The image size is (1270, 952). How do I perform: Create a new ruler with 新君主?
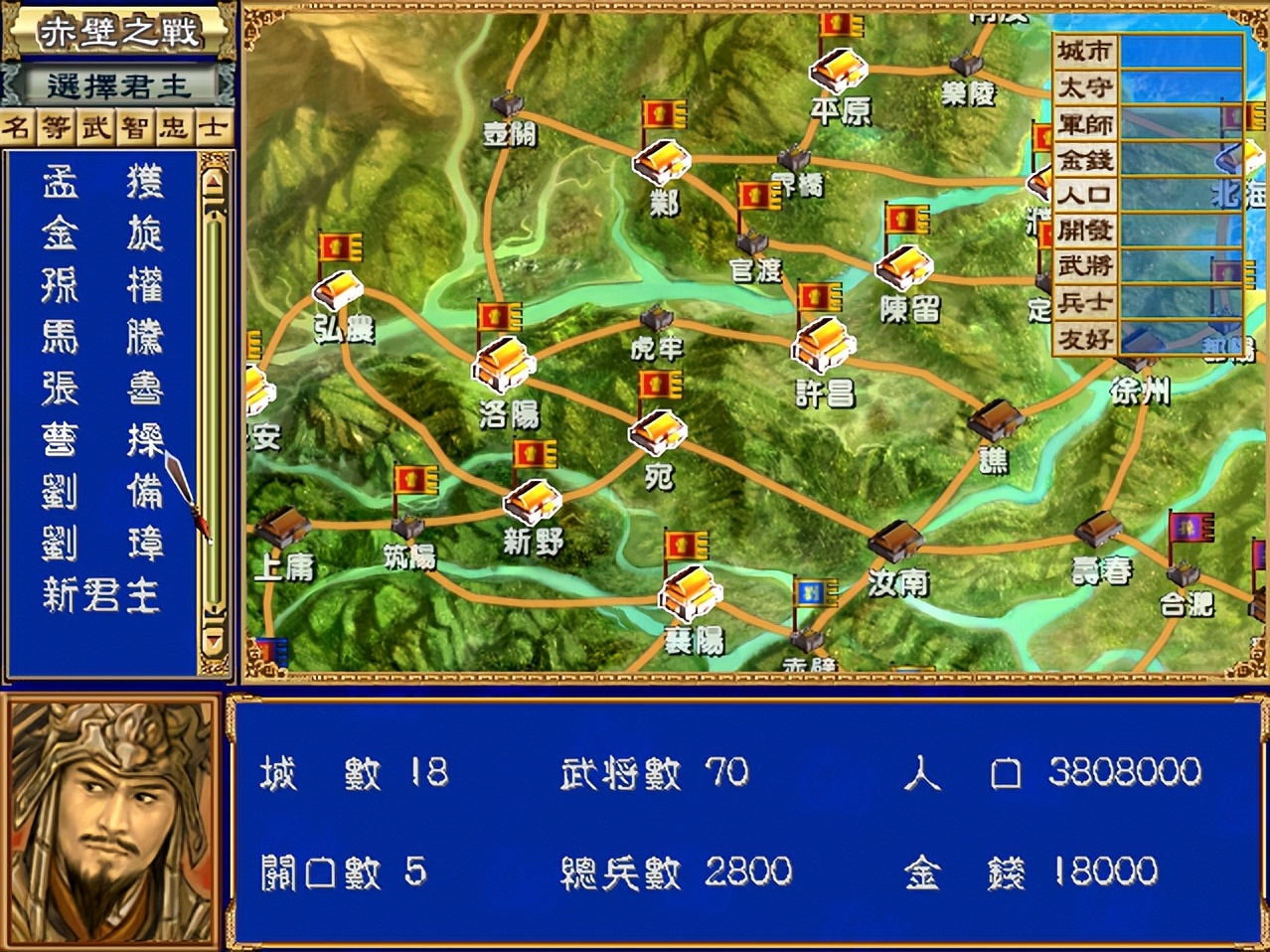pos(100,596)
